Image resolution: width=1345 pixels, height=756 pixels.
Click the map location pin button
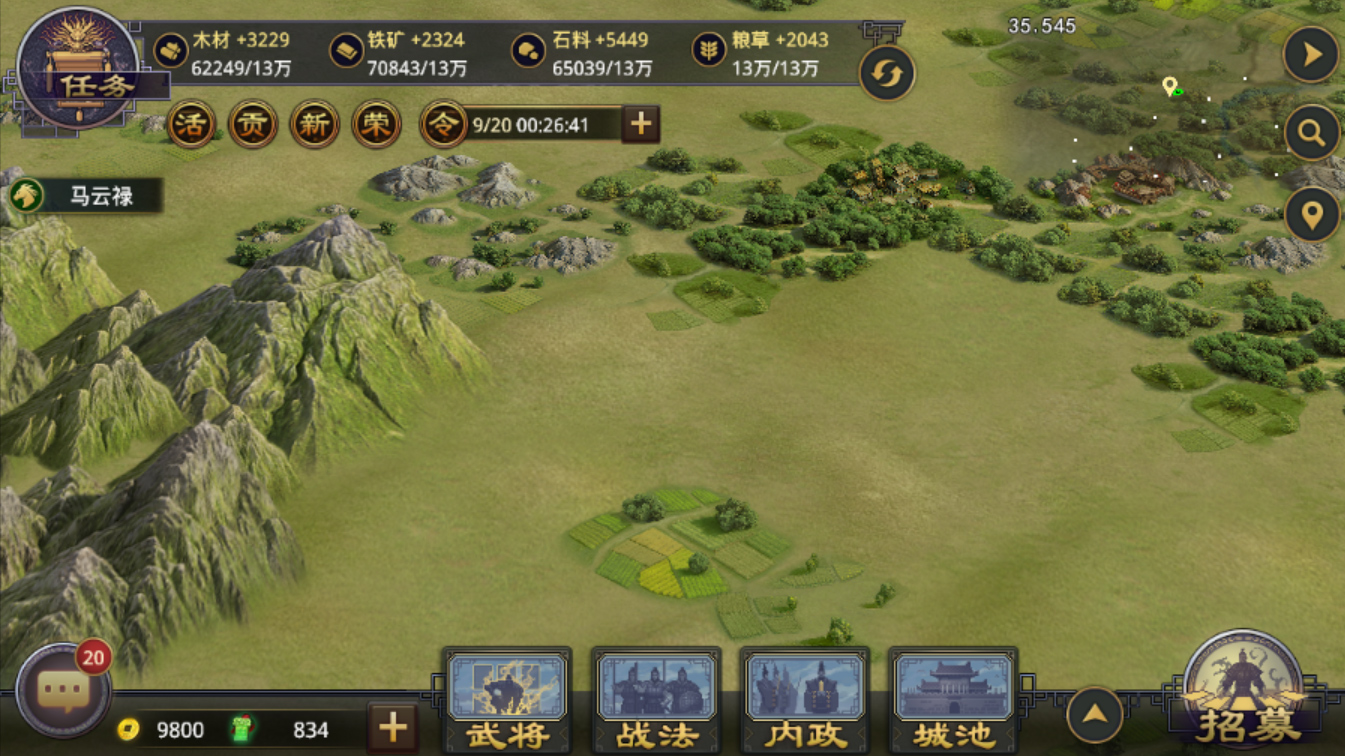point(1311,213)
